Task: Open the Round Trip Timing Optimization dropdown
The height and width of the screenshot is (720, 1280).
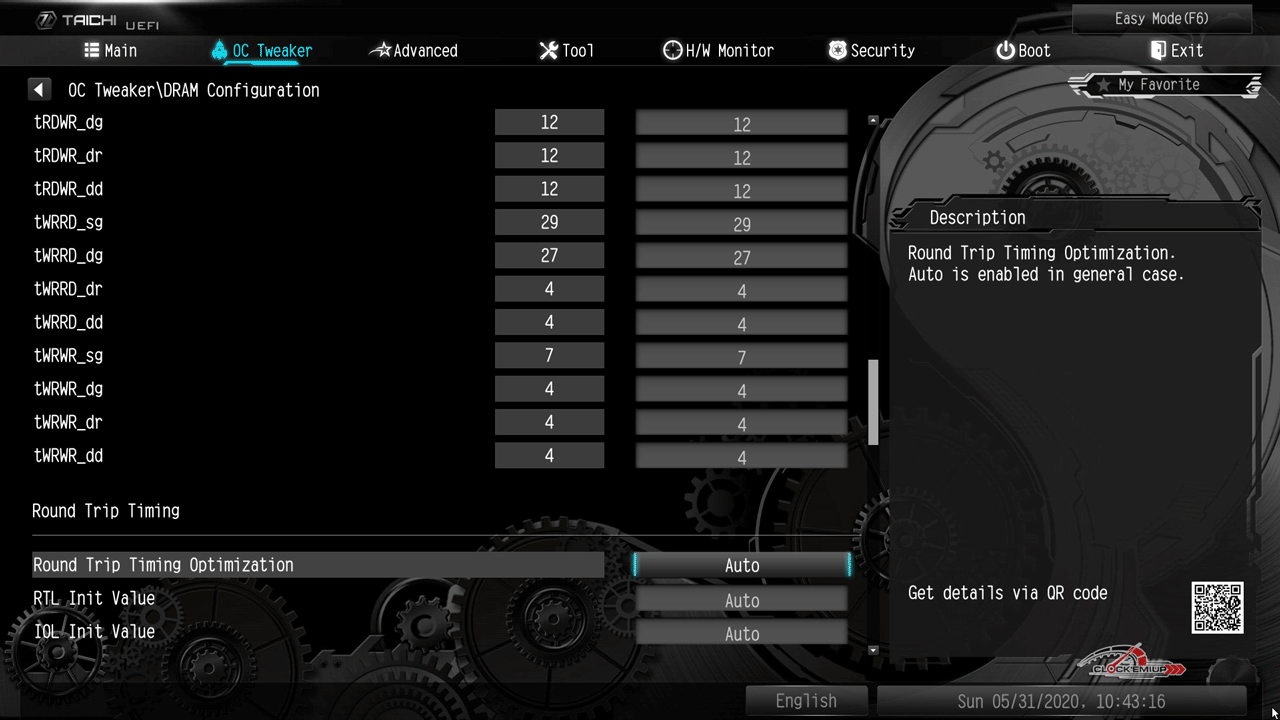Action: pos(741,566)
